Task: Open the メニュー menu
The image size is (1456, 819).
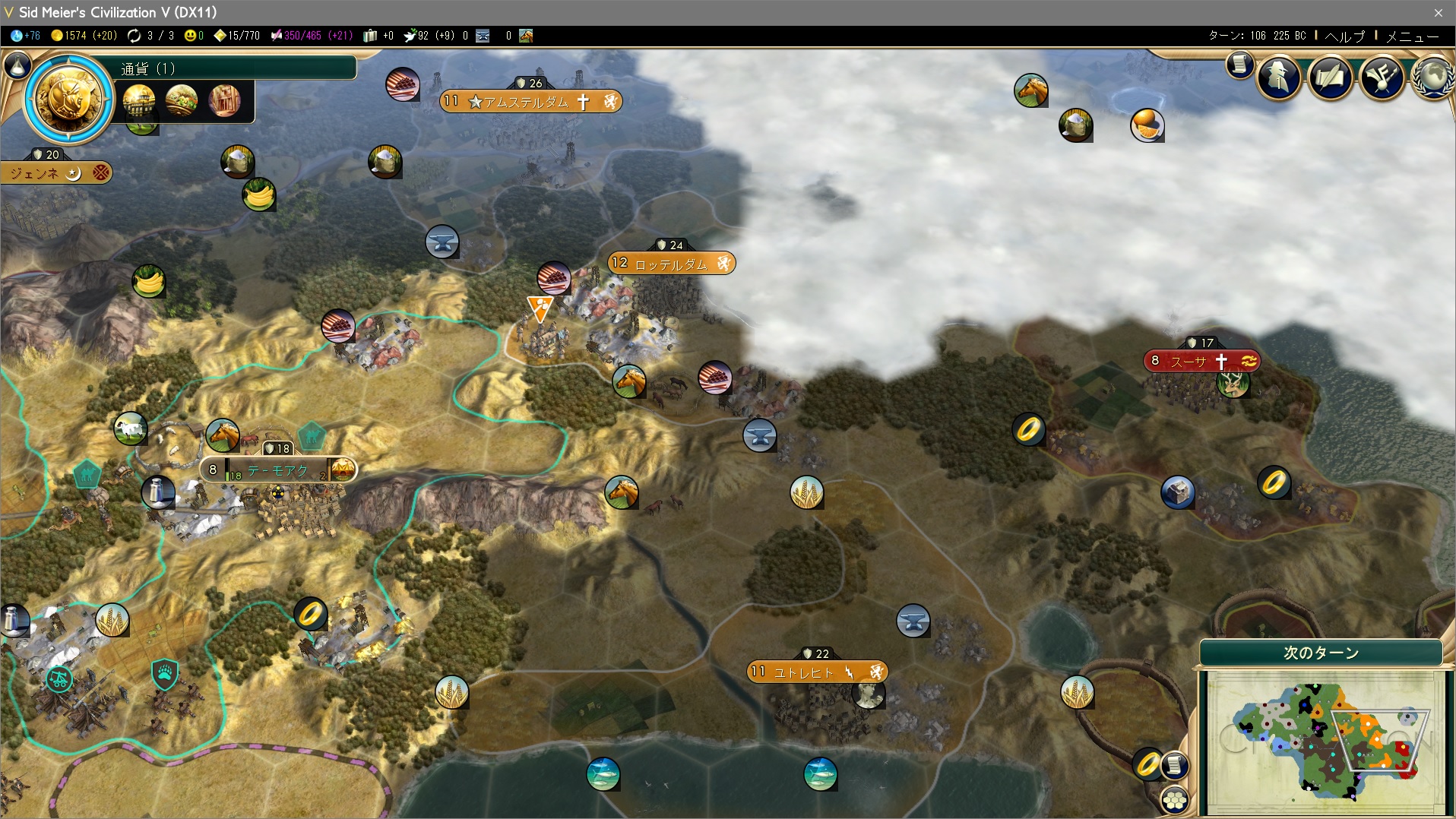Action: (x=1412, y=36)
